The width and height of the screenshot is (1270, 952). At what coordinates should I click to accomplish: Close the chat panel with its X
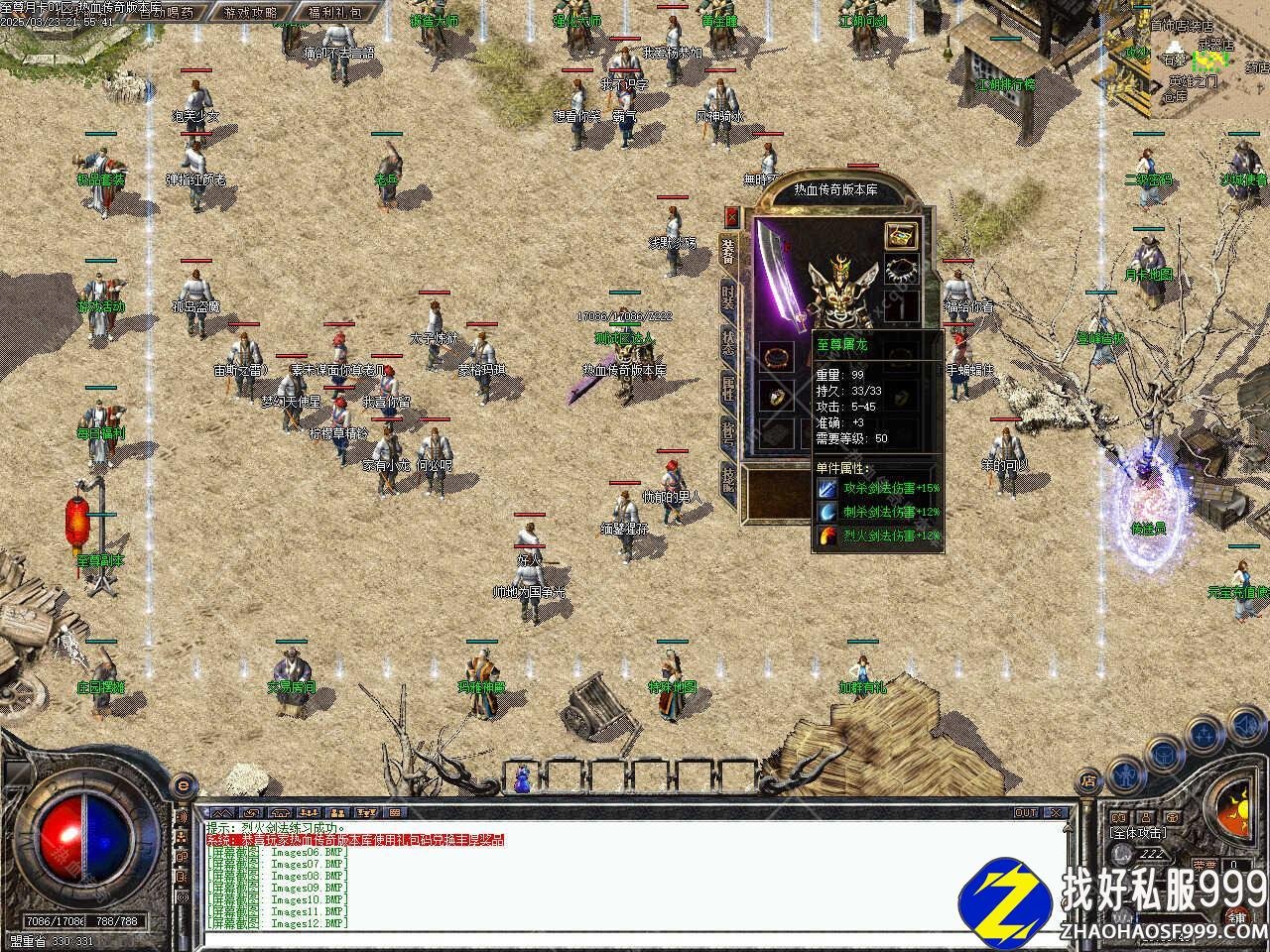coord(1057,812)
